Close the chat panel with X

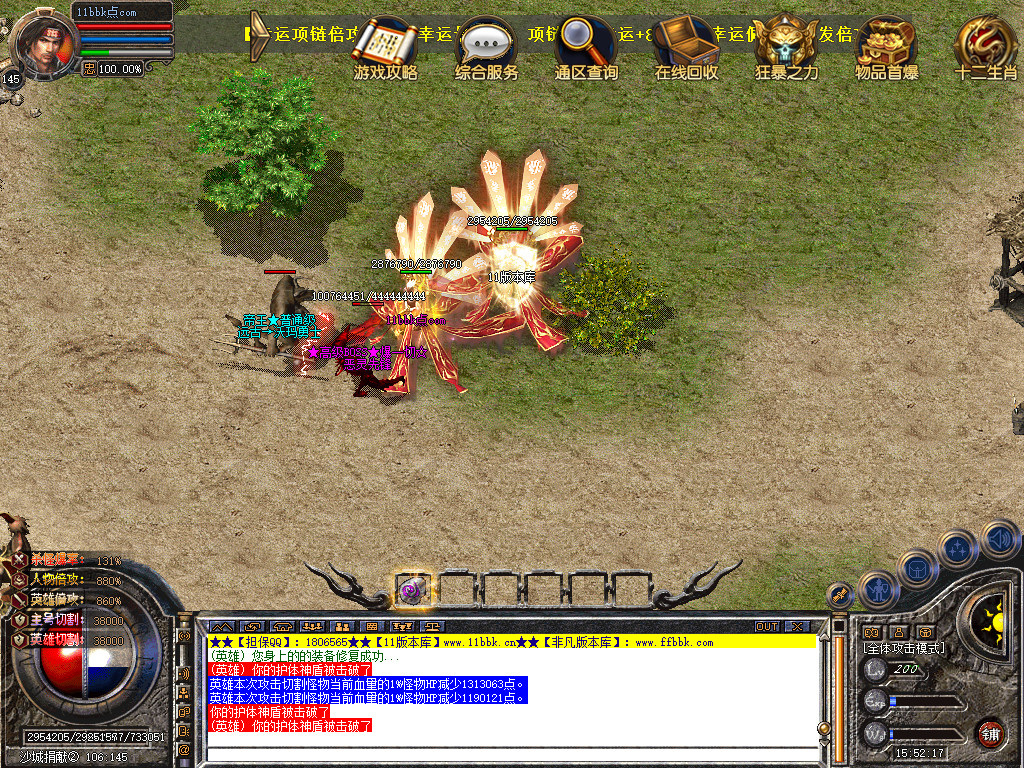point(797,626)
